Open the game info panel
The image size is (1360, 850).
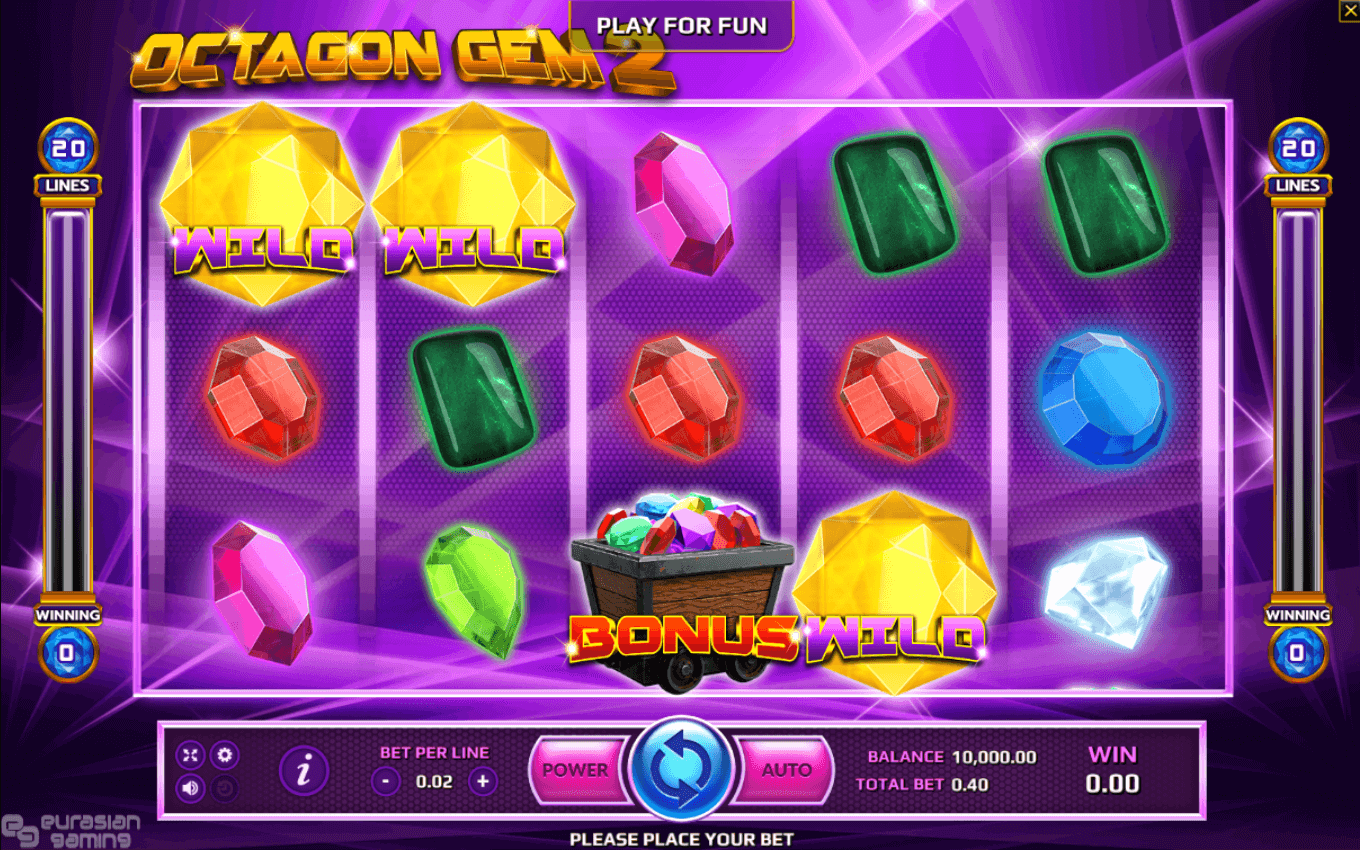(306, 770)
